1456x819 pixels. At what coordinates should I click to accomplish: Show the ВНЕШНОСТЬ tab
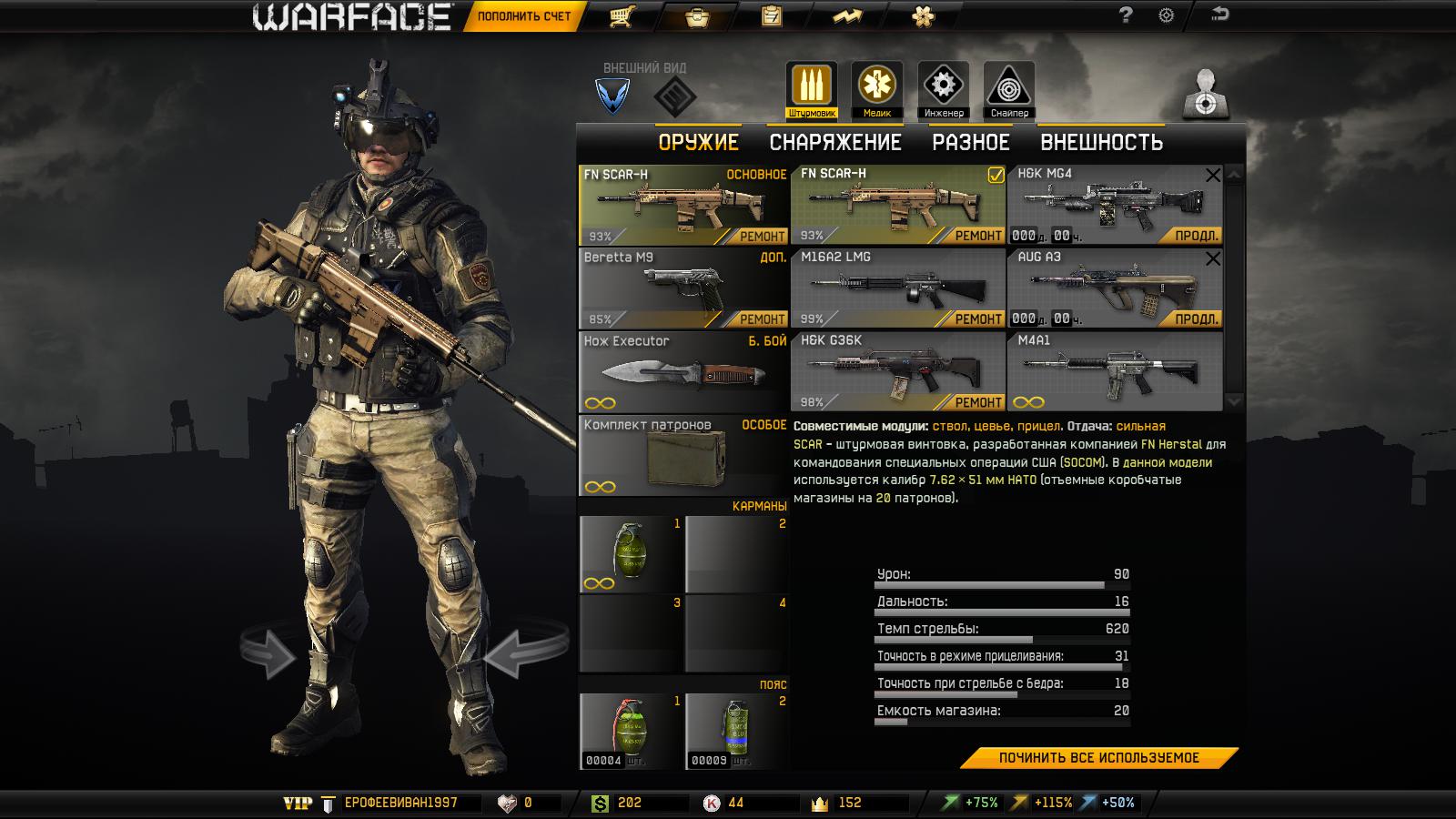(x=1101, y=143)
